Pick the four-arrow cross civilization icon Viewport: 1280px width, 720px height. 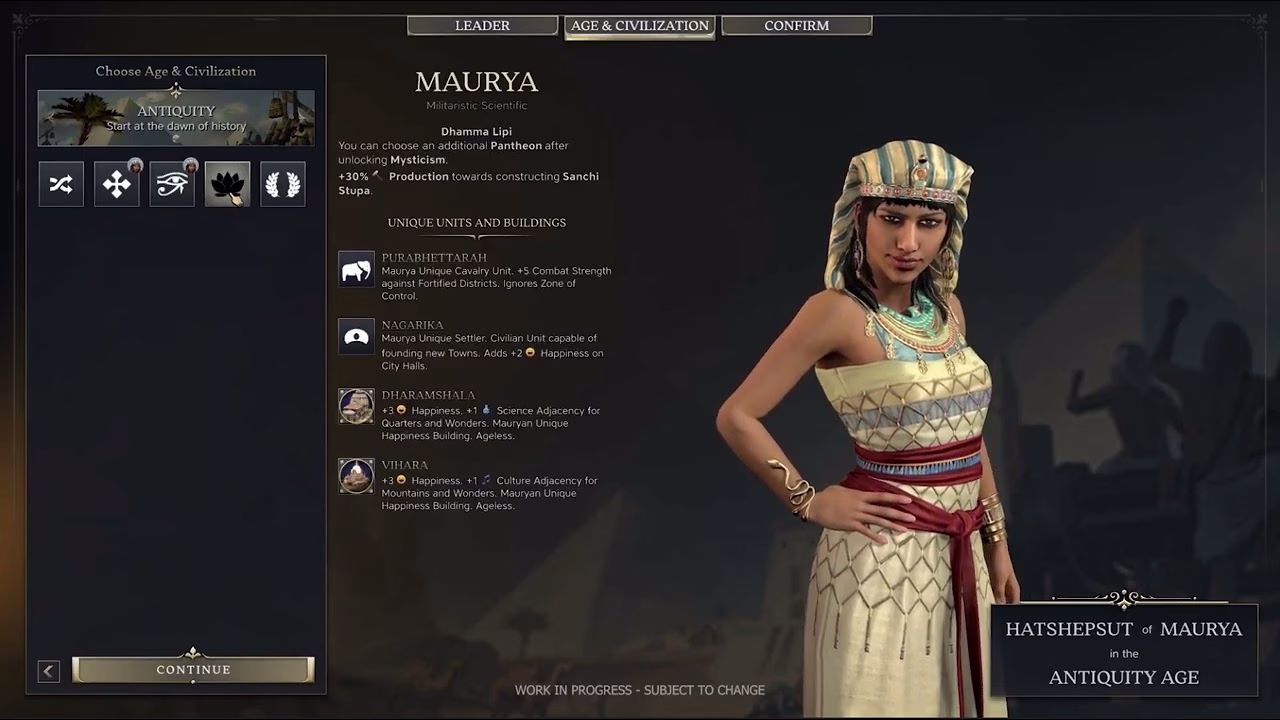(x=117, y=184)
